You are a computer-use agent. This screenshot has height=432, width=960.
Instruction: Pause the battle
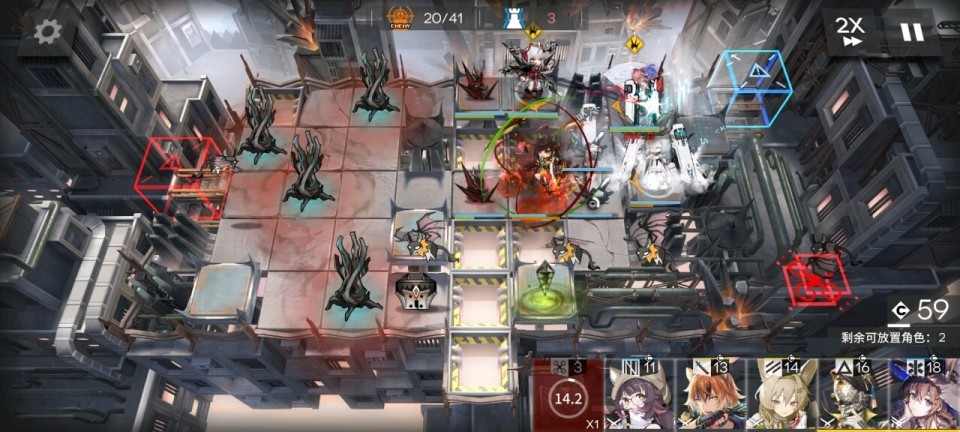pyautogui.click(x=911, y=31)
